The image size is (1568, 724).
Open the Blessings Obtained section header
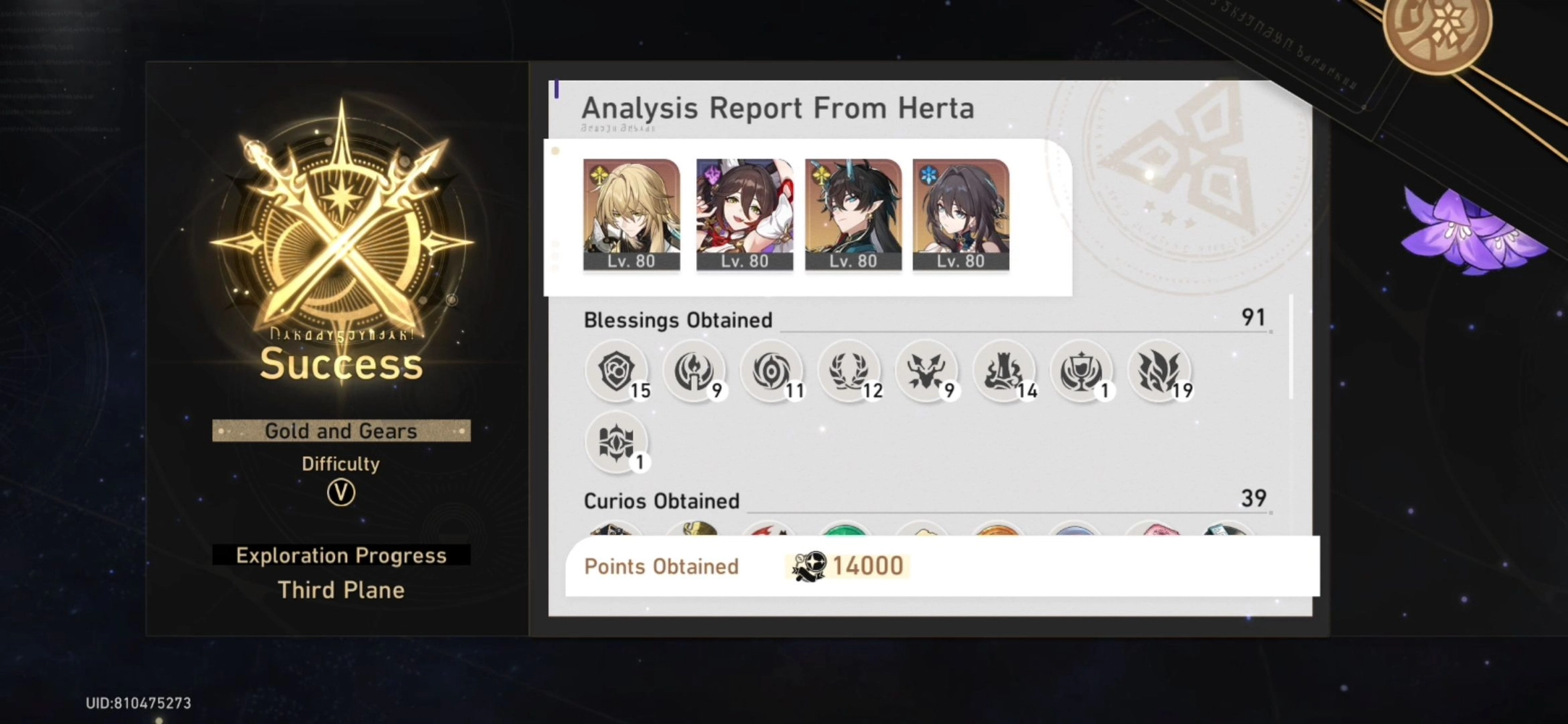678,319
